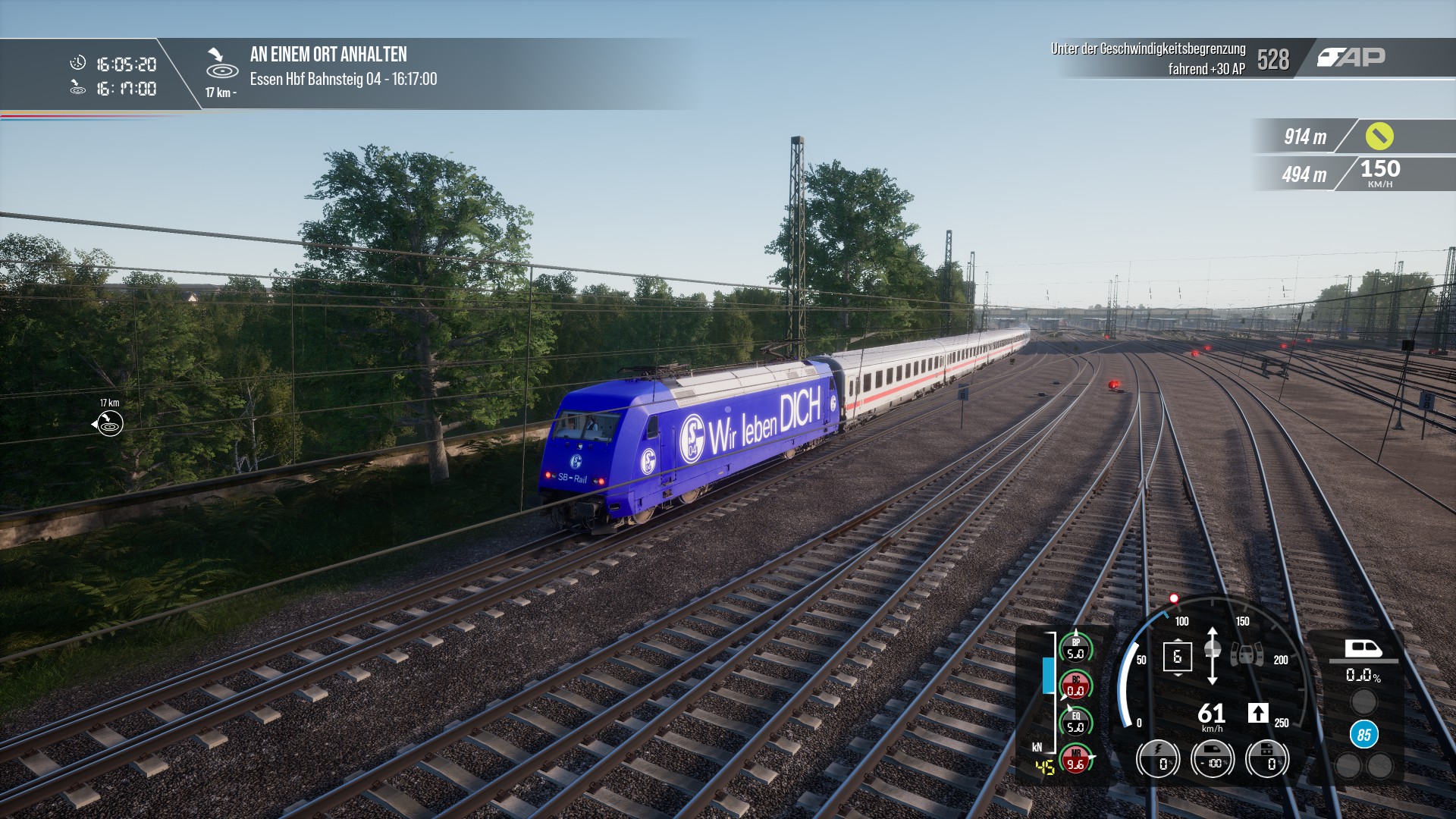1456x819 pixels.
Task: Select the boxed notch number 6 selector
Action: pos(1177,657)
